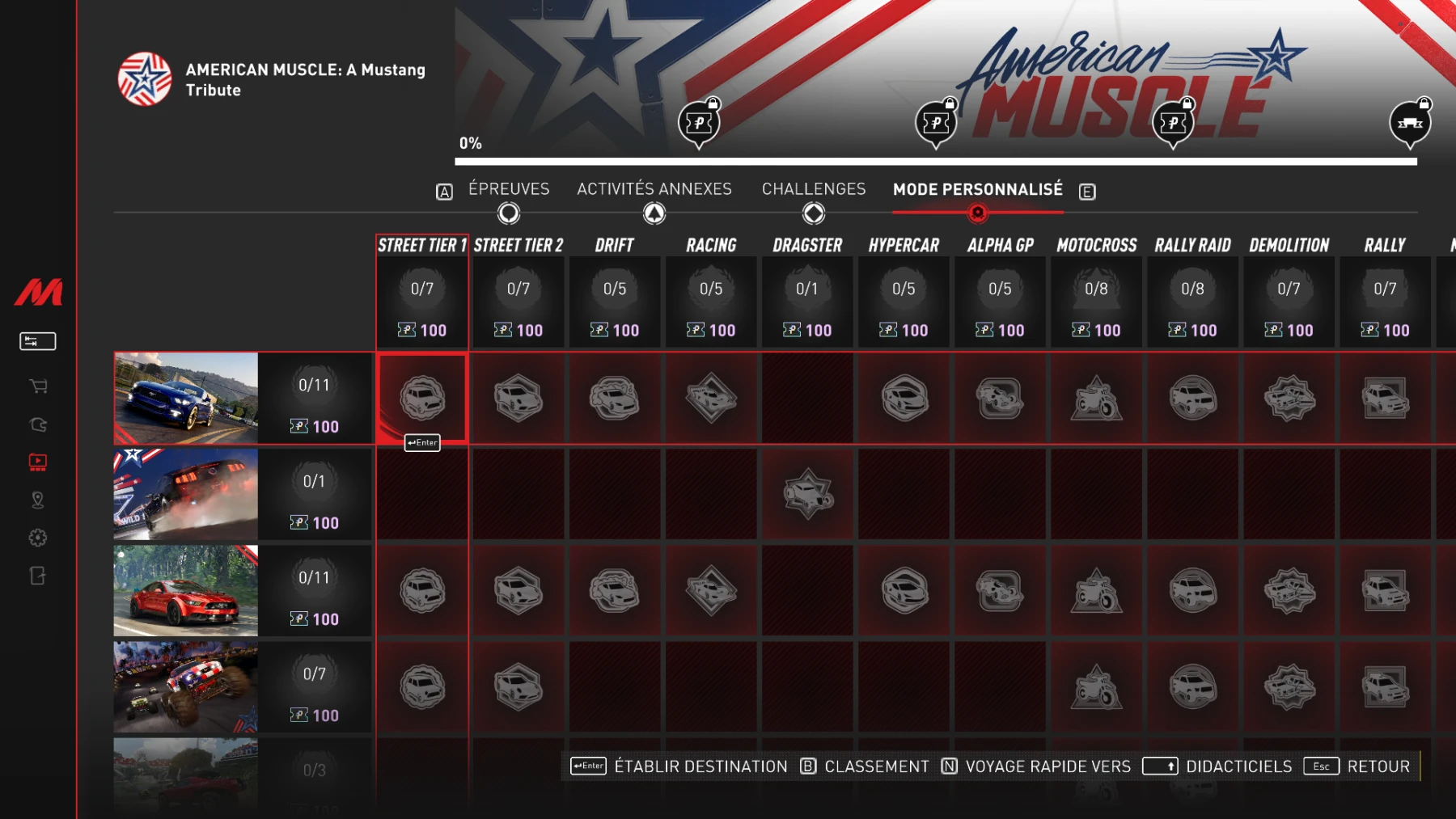The height and width of the screenshot is (819, 1456).
Task: Choose the DRAGSTER column header
Action: [807, 246]
